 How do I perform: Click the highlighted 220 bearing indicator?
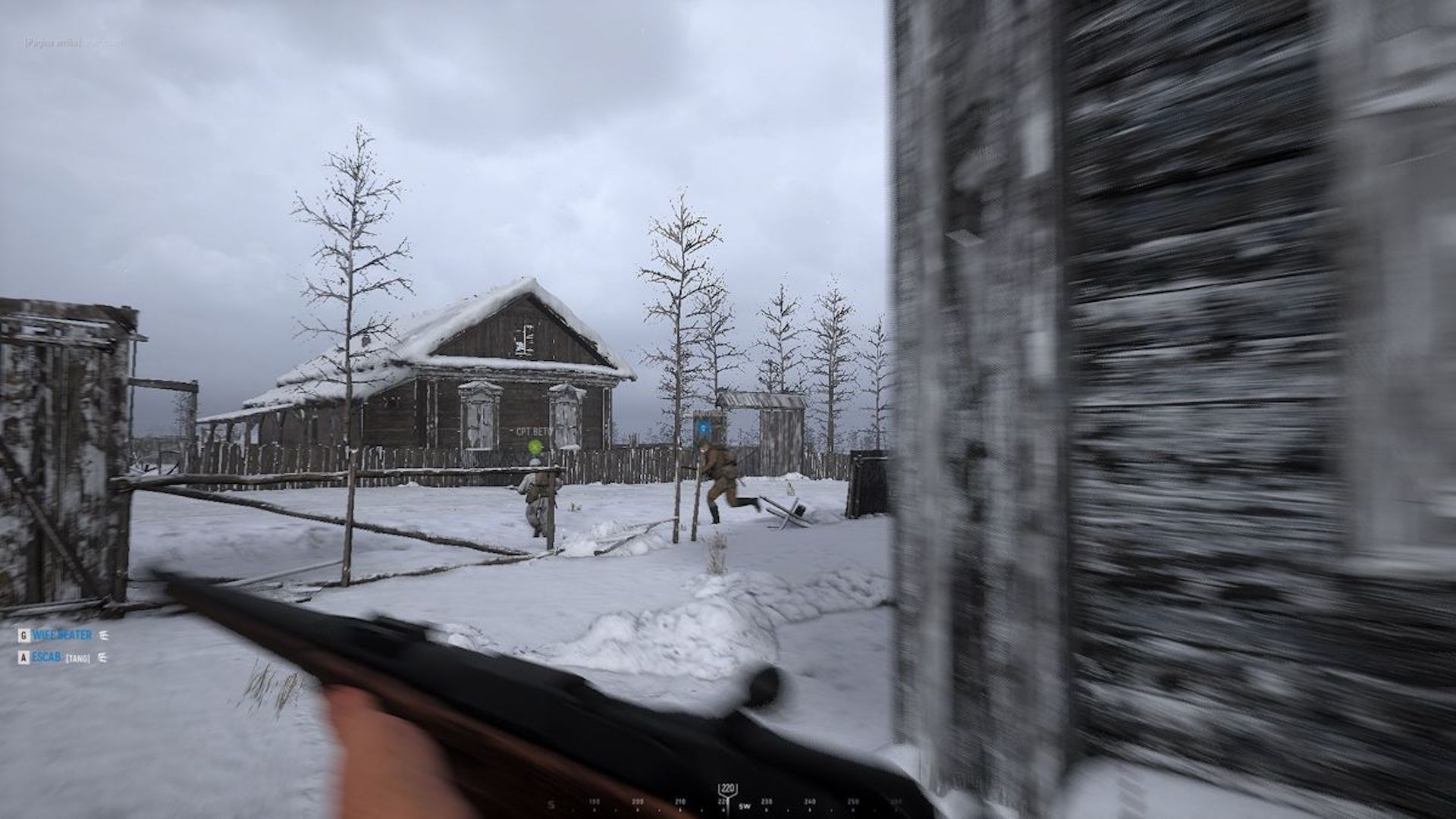point(728,789)
